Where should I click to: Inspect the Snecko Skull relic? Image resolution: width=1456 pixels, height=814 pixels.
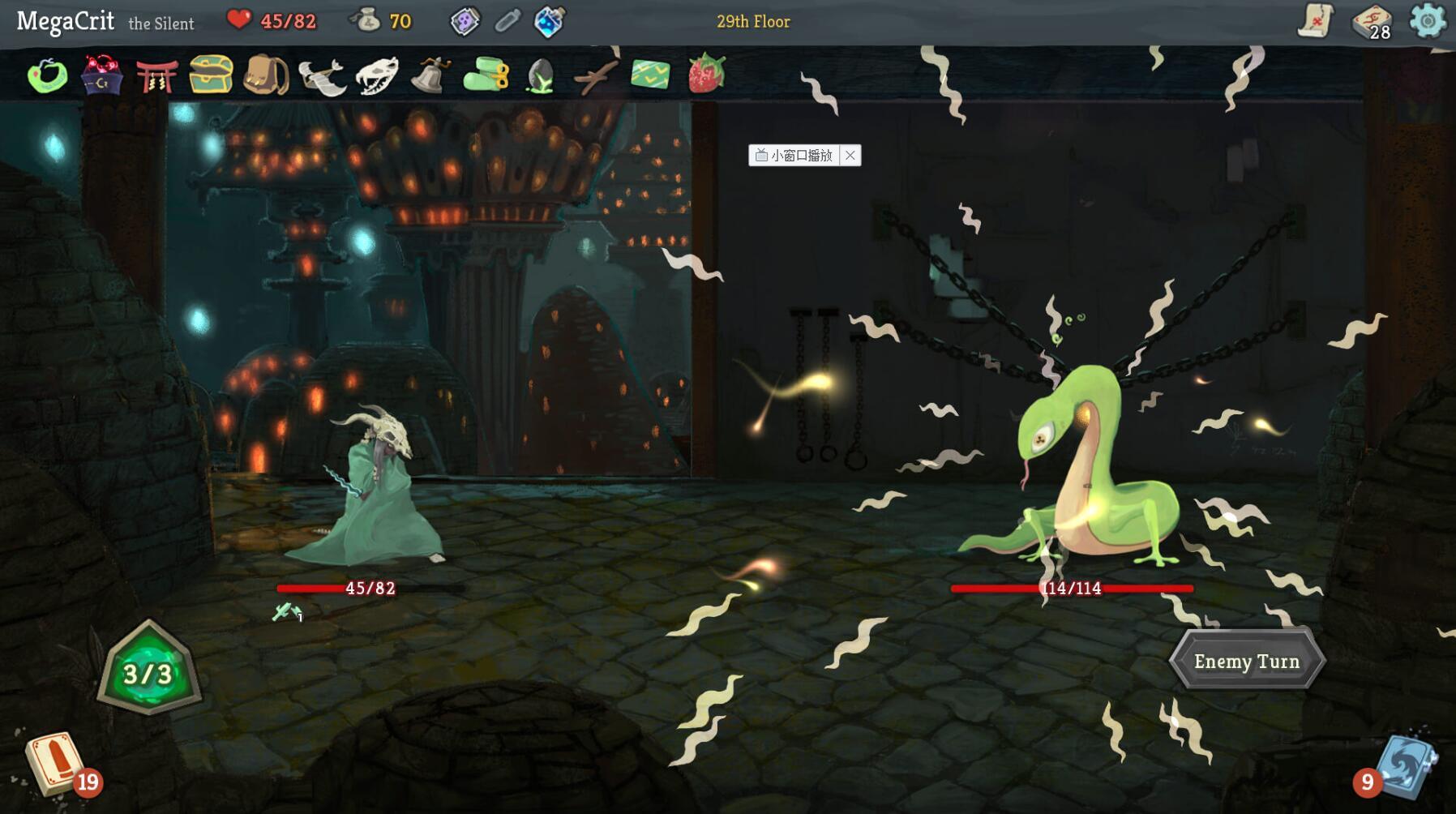[375, 77]
